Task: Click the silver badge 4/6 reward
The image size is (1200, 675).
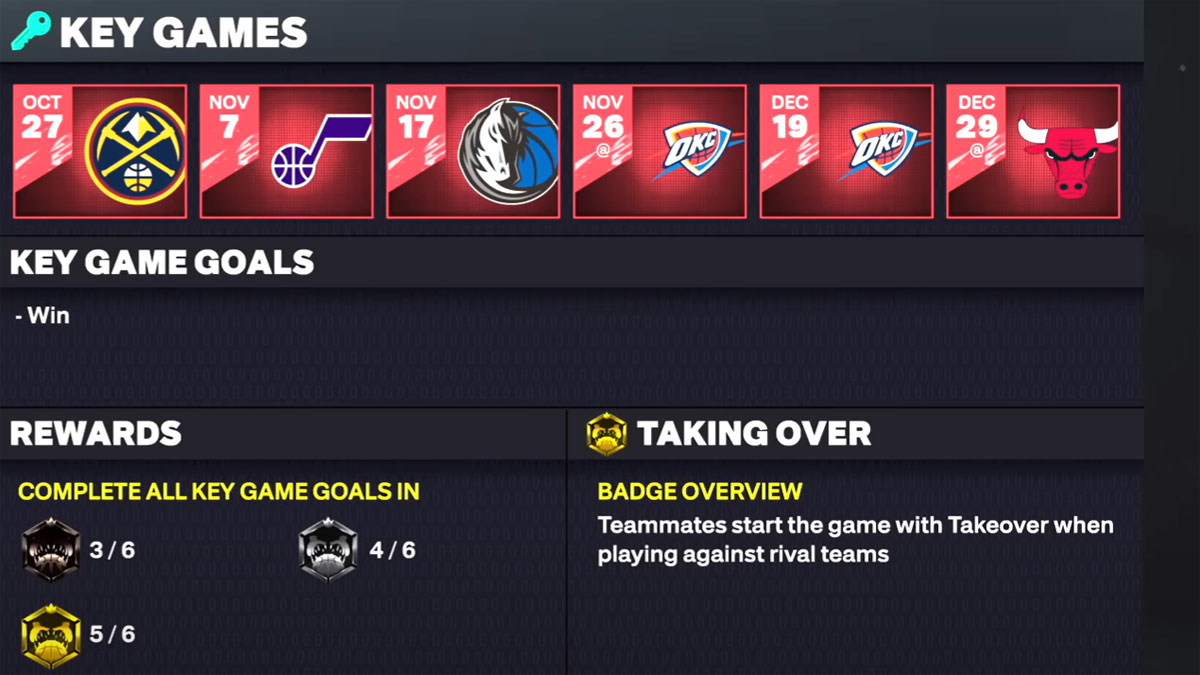Action: (329, 549)
